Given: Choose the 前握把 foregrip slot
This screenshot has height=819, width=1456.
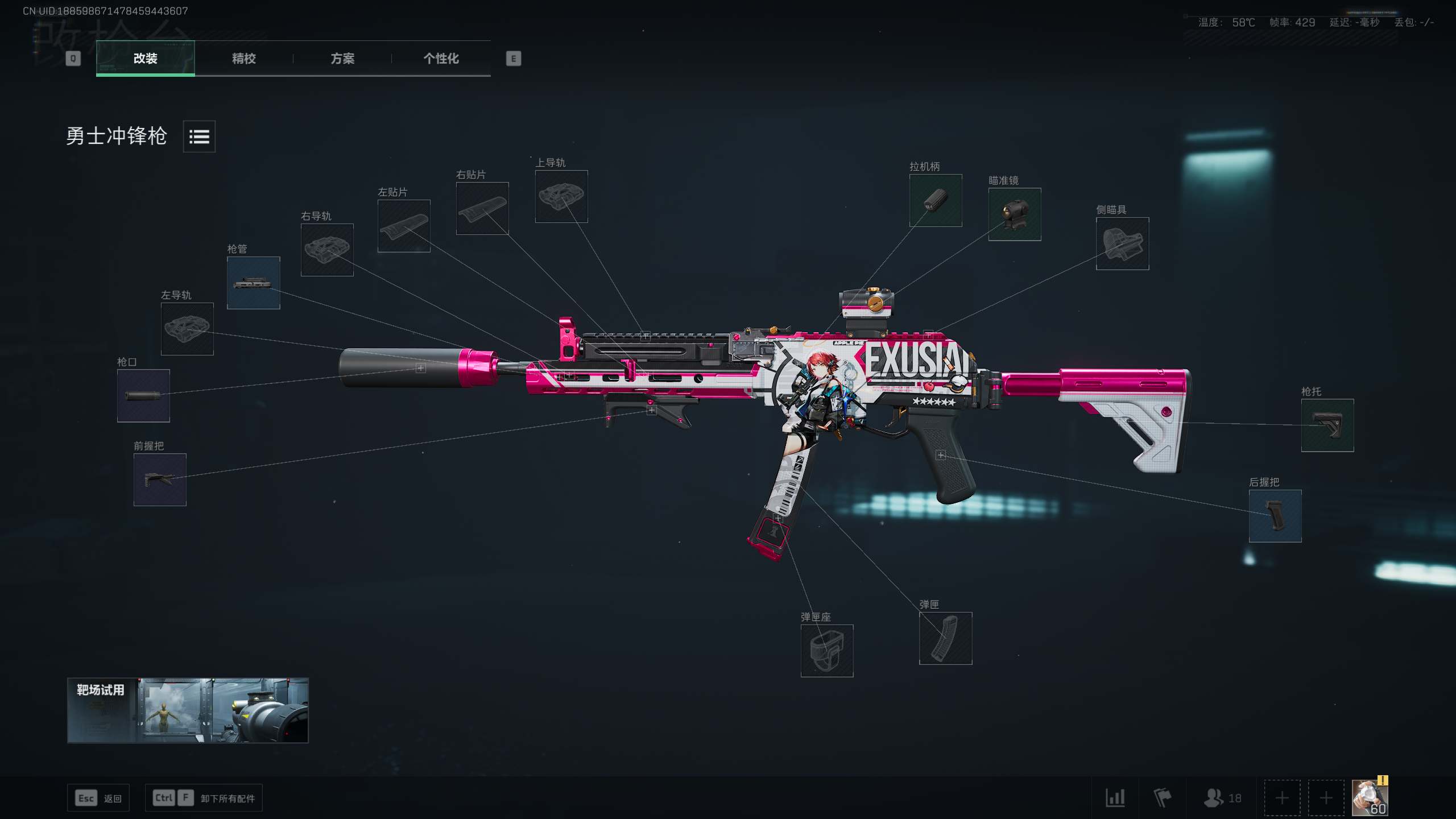Looking at the screenshot, I should point(160,479).
